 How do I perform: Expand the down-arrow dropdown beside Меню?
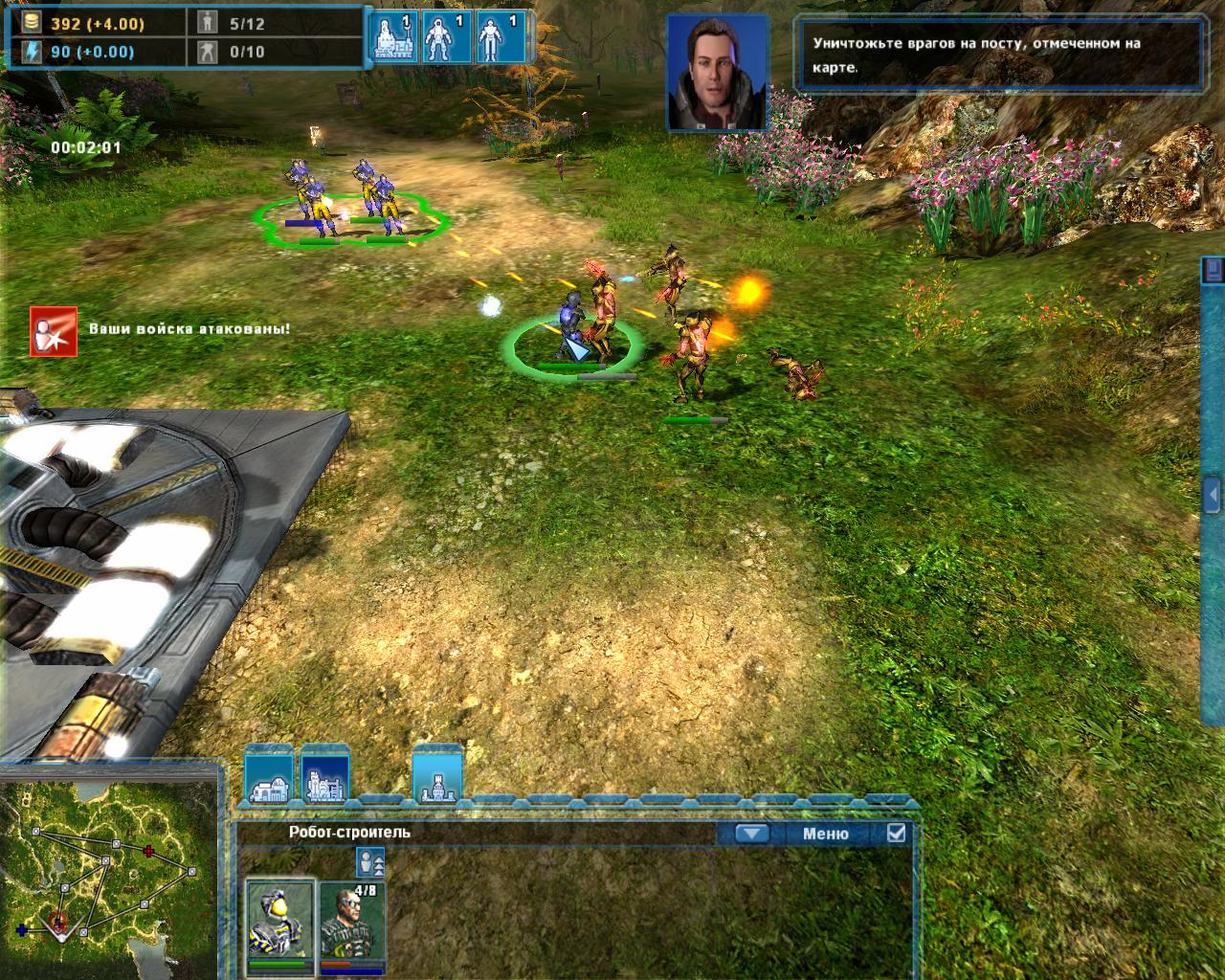pos(752,834)
